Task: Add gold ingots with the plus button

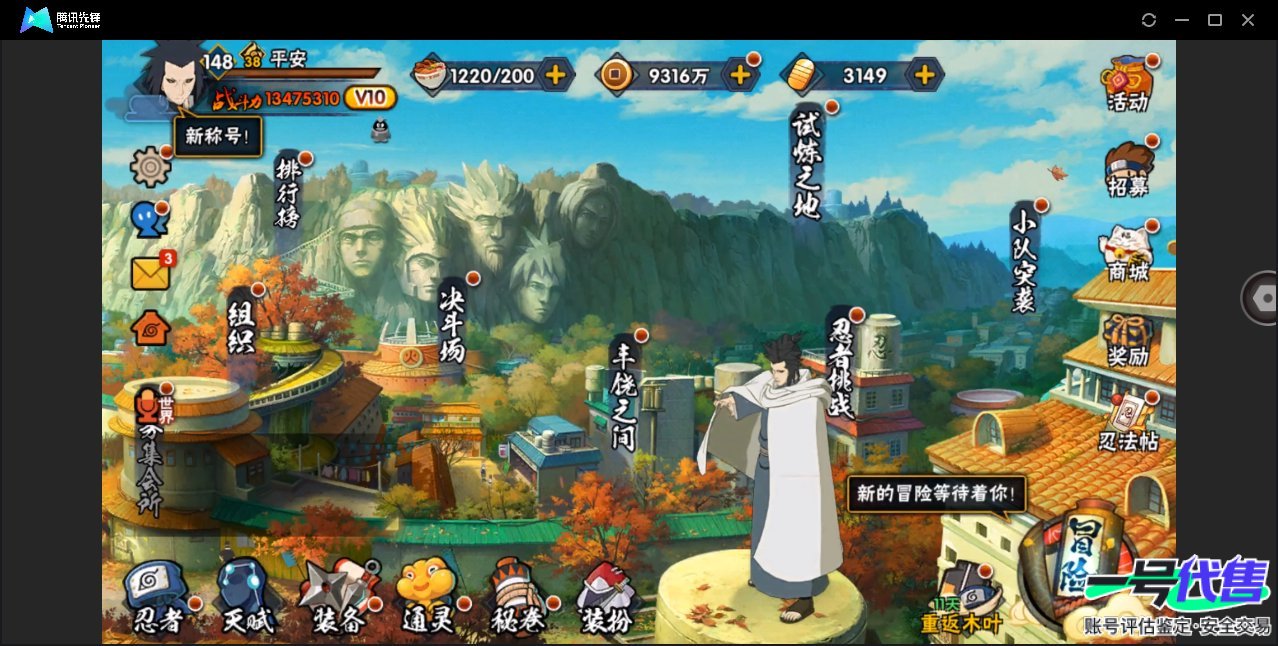Action: point(925,75)
